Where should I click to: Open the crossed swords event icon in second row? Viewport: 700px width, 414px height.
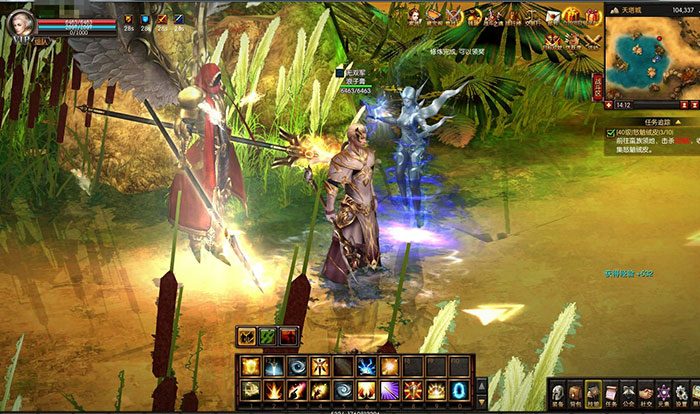pos(593,41)
